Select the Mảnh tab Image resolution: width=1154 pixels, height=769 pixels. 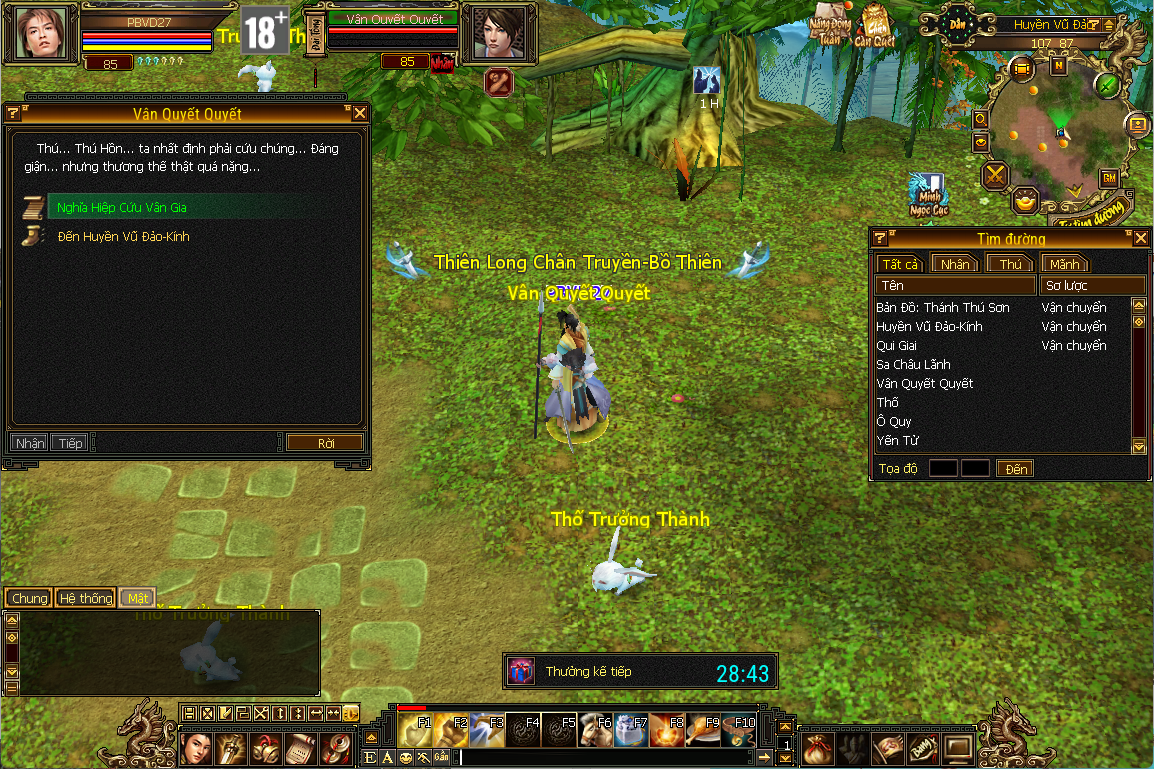coord(1064,264)
